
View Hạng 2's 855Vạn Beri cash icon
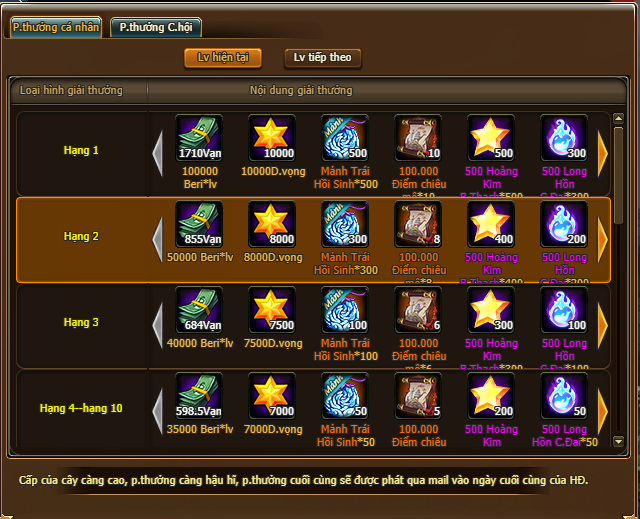pos(199,225)
